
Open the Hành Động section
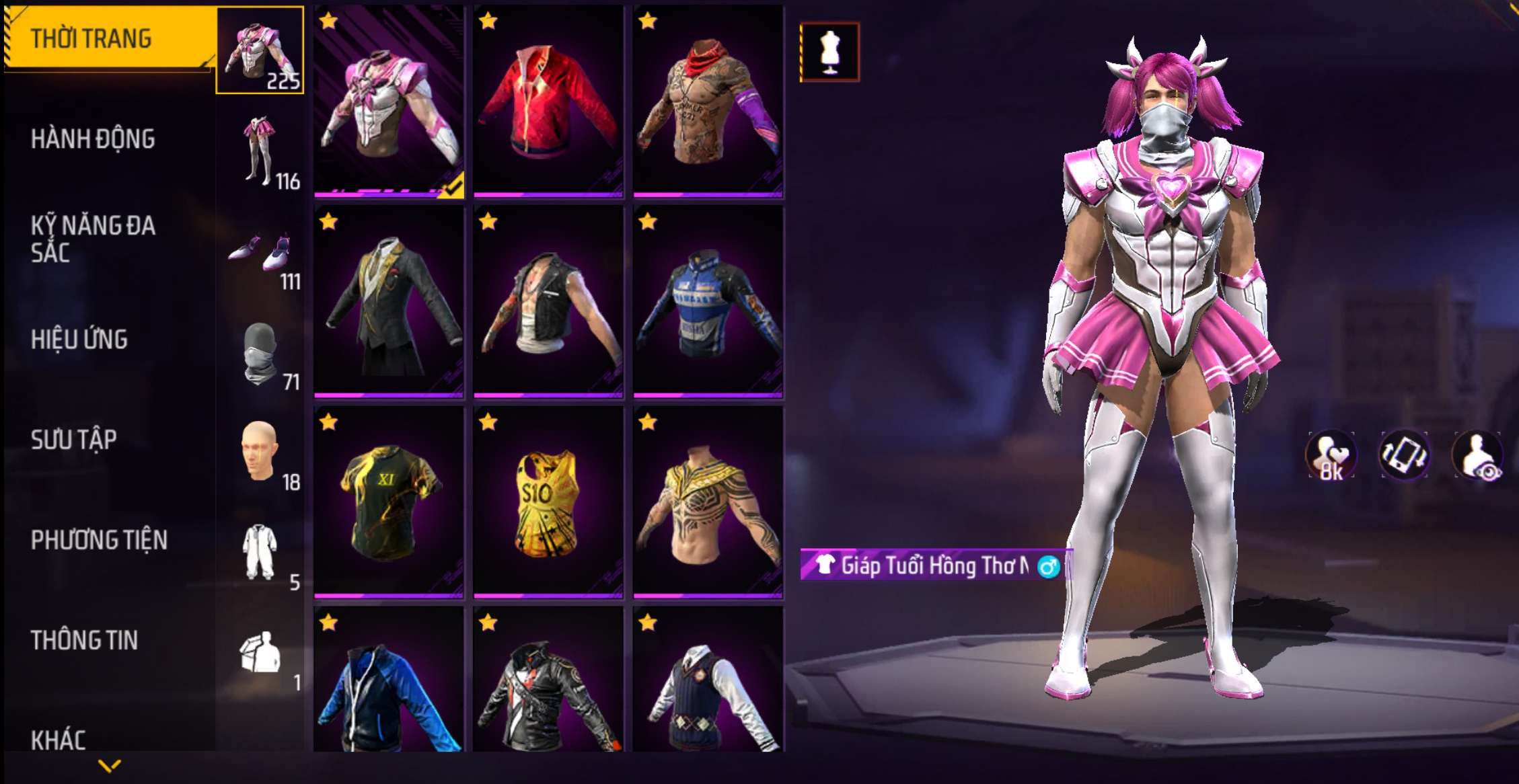[x=93, y=139]
